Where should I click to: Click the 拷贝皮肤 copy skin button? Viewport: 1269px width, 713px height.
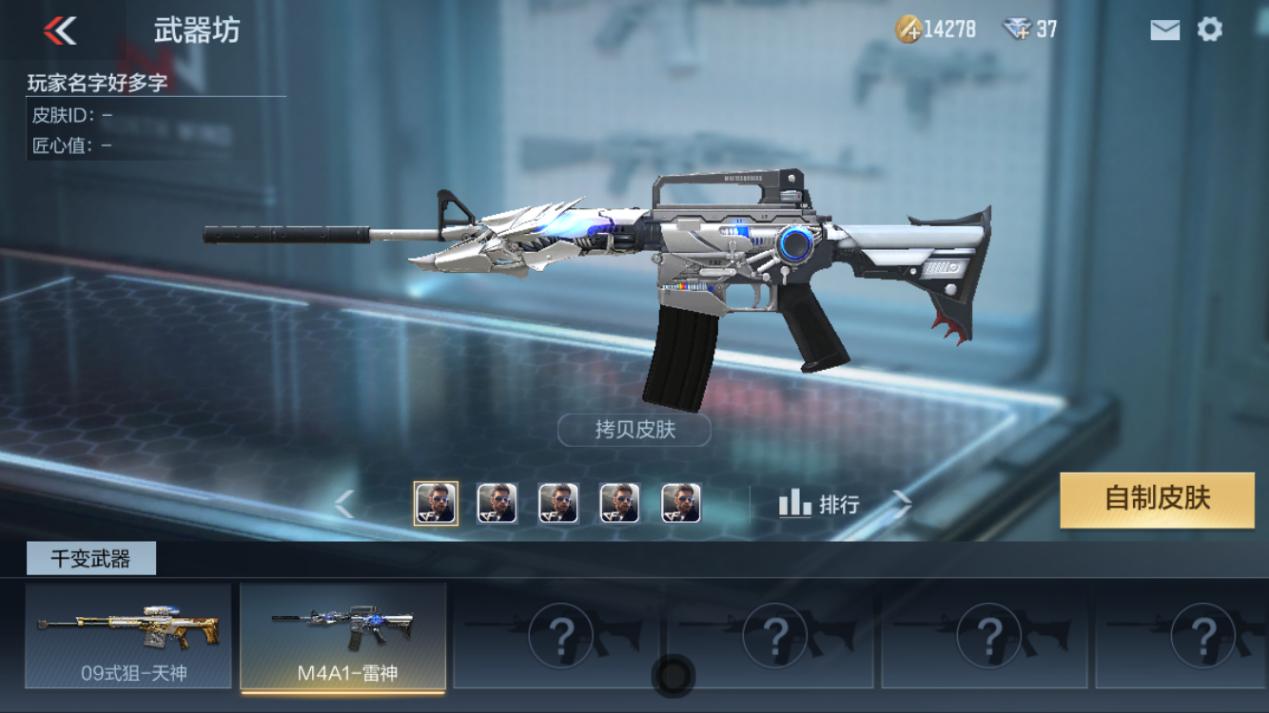pos(634,430)
